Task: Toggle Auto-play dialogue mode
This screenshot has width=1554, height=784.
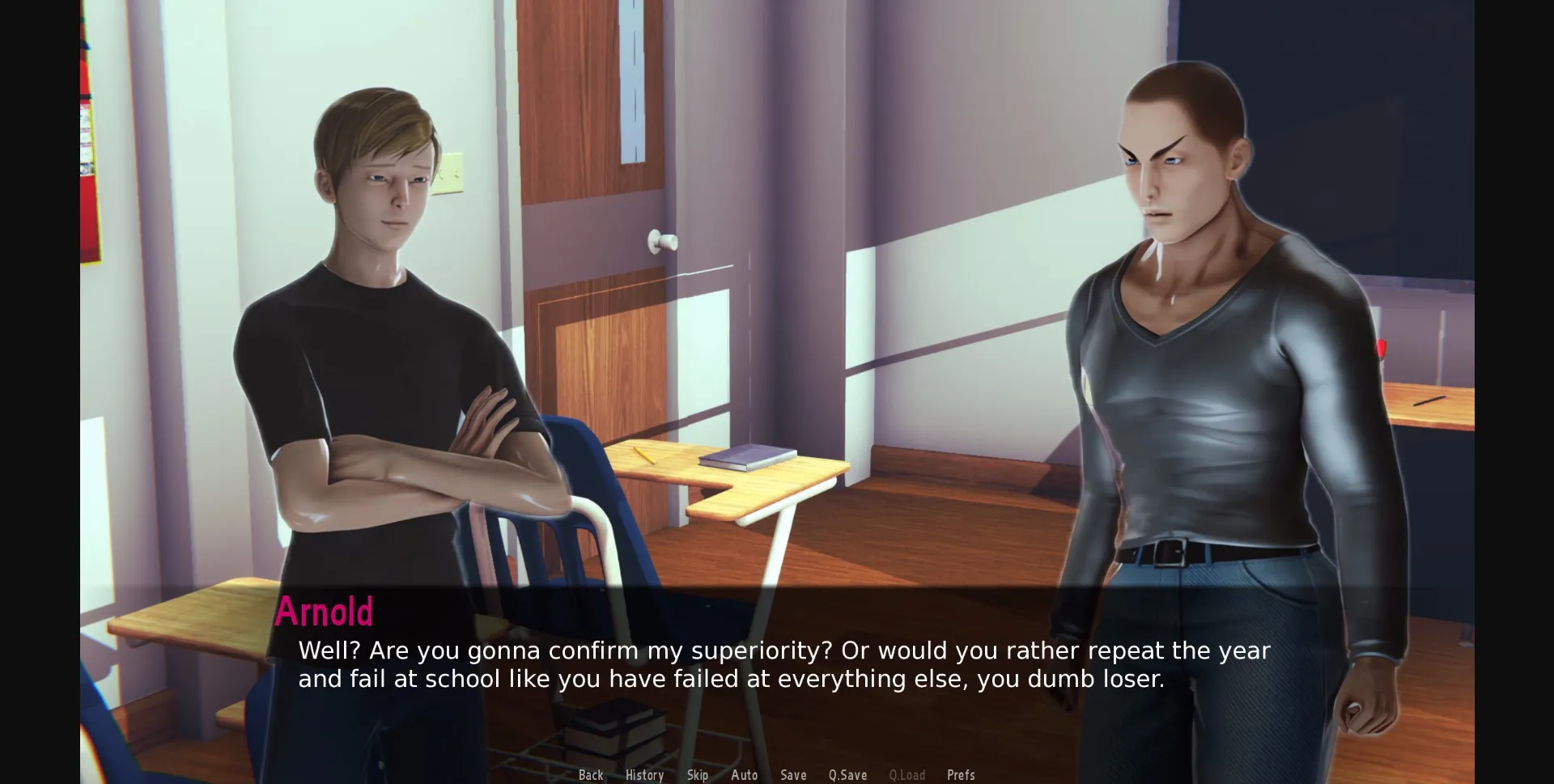Action: 745,774
